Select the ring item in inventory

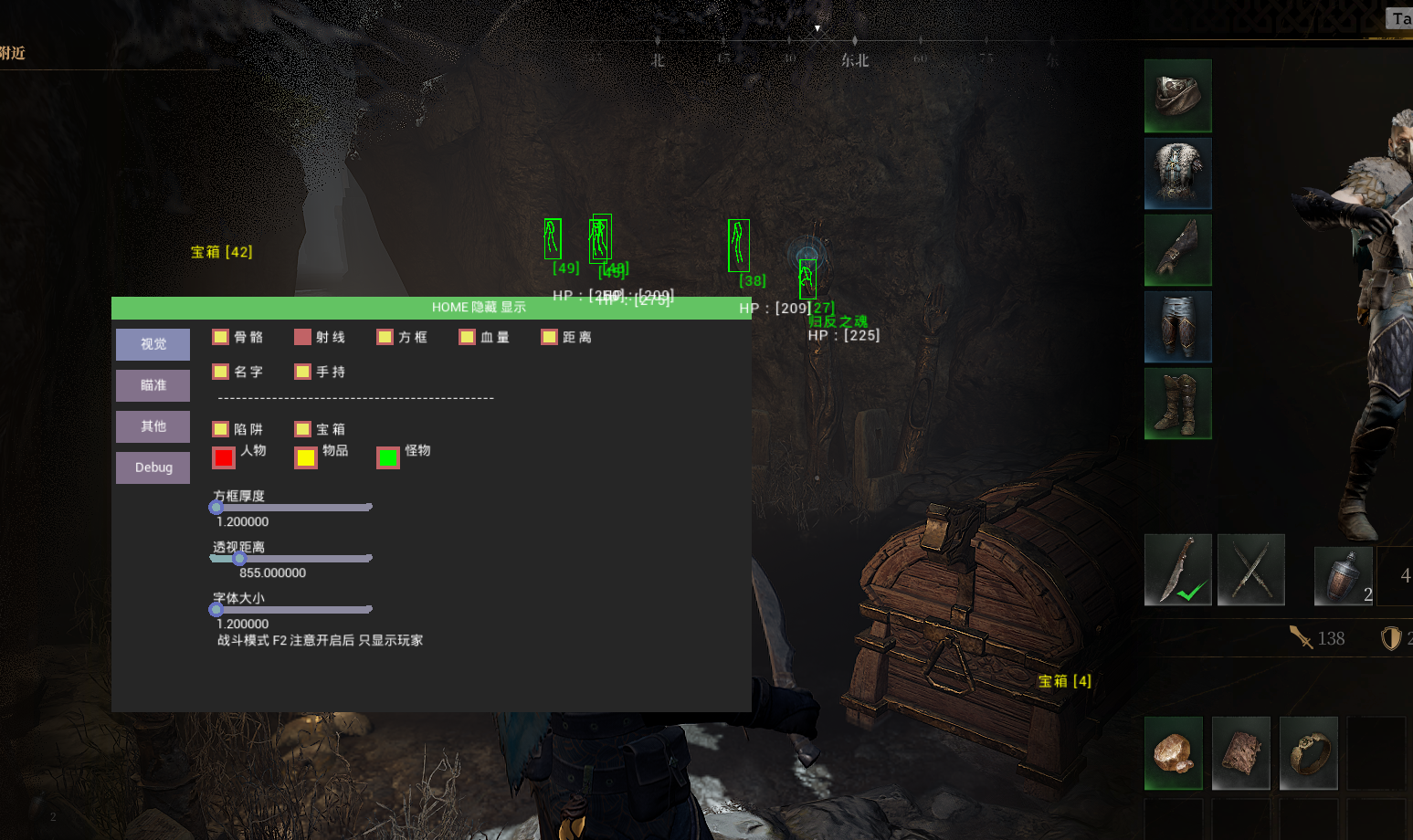(x=1308, y=753)
